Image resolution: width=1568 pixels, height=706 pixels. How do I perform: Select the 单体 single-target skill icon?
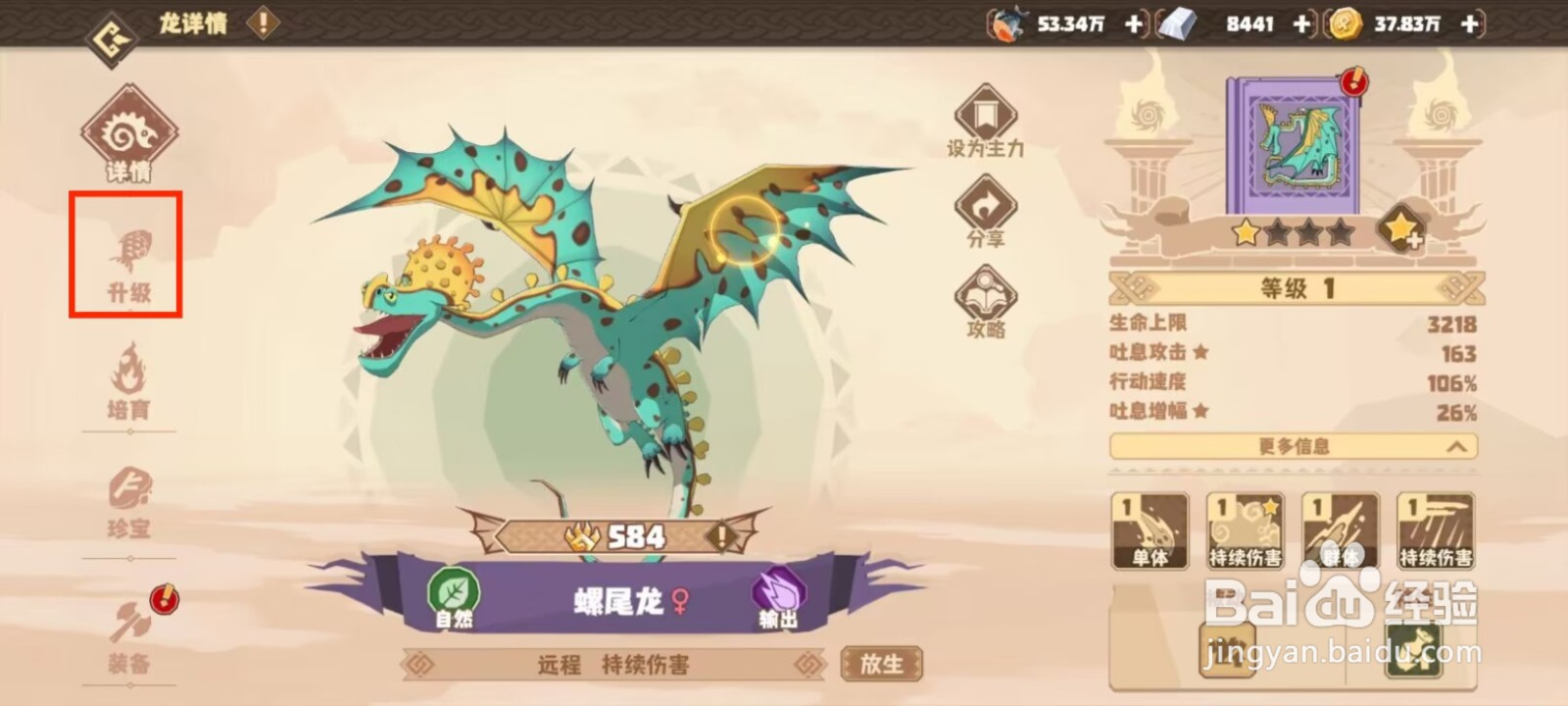1151,529
